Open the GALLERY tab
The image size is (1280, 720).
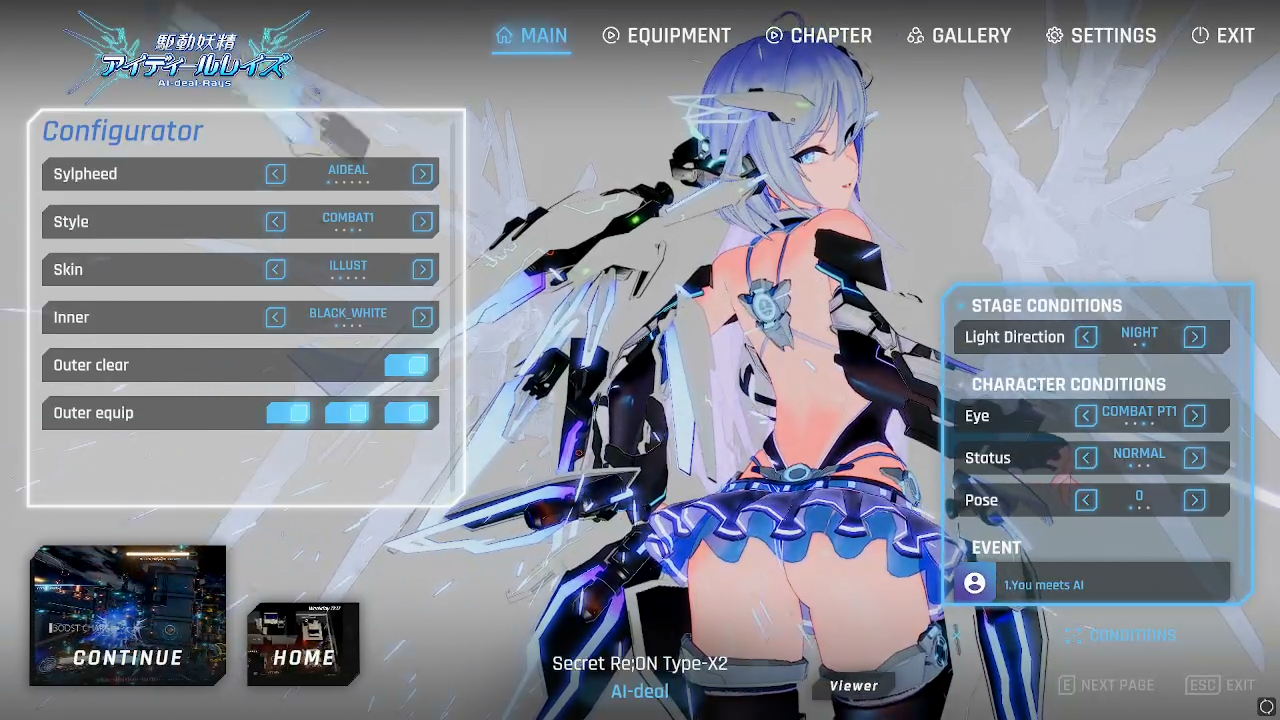[x=959, y=36]
